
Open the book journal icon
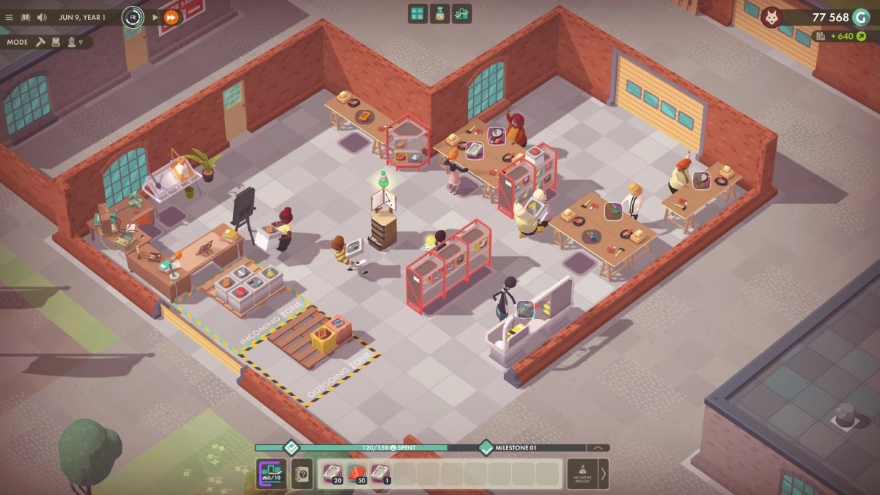[x=26, y=17]
